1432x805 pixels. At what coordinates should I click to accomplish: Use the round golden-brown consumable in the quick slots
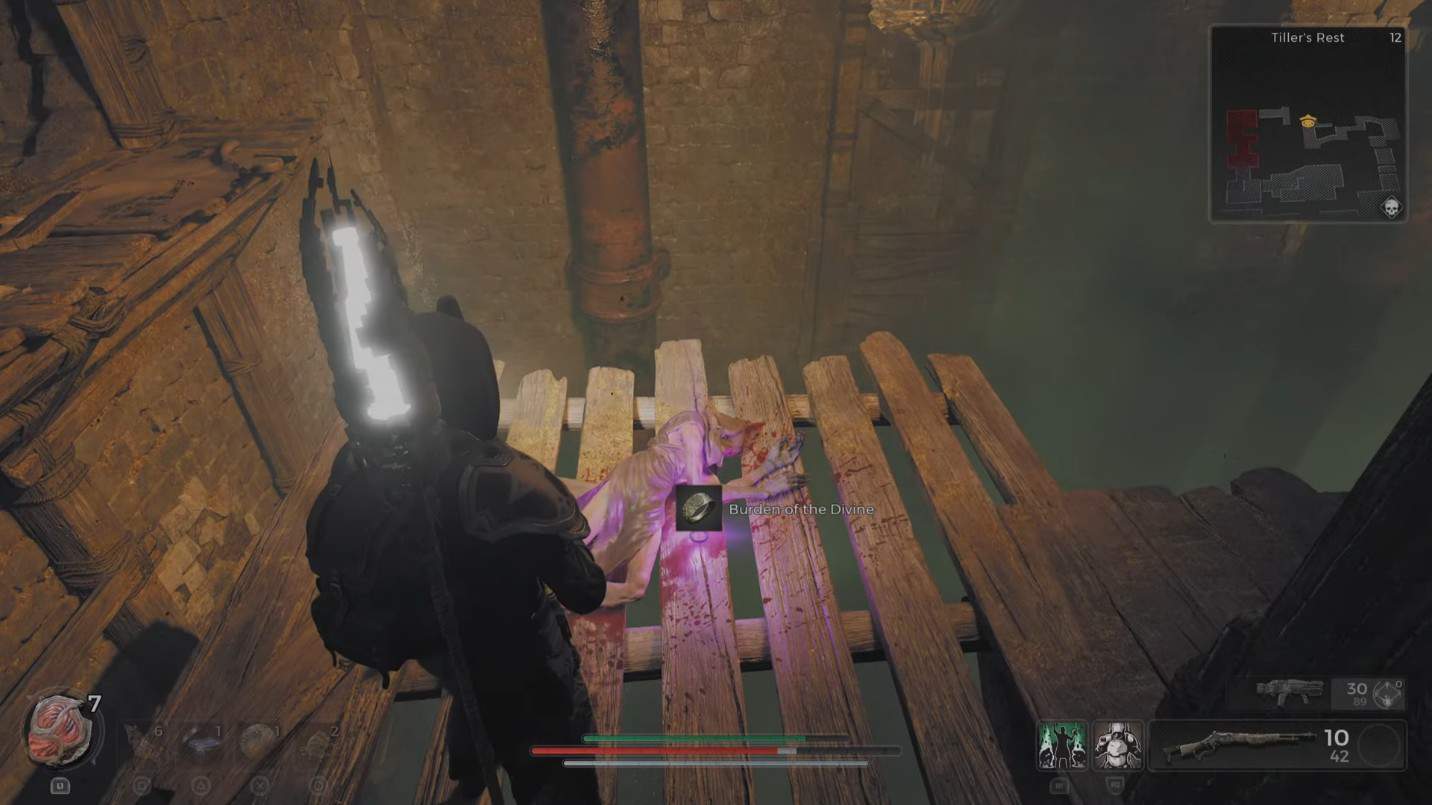(255, 741)
